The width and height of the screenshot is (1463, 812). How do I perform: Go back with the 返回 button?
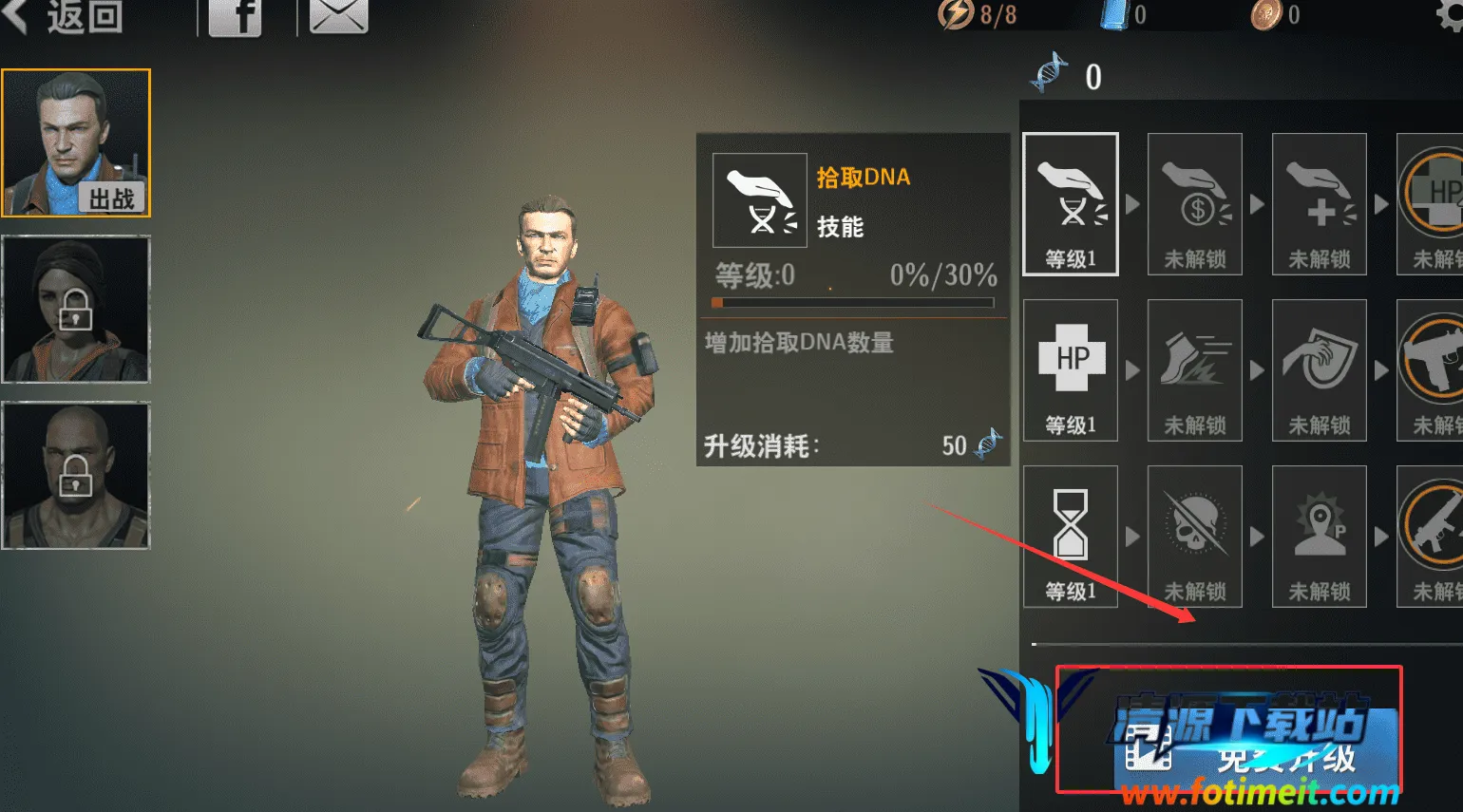click(66, 16)
